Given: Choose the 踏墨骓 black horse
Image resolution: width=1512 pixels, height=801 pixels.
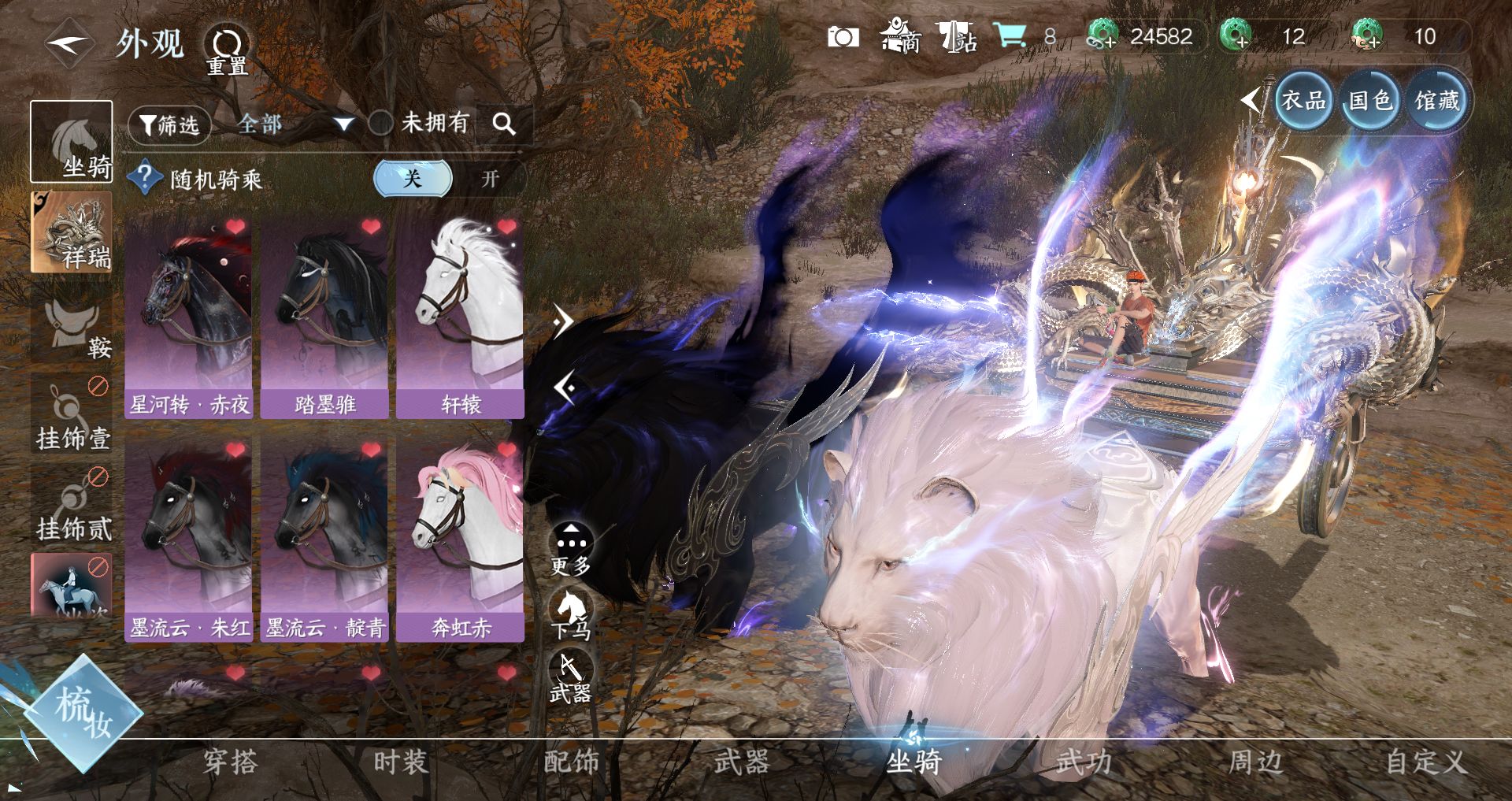Looking at the screenshot, I should click(x=324, y=317).
